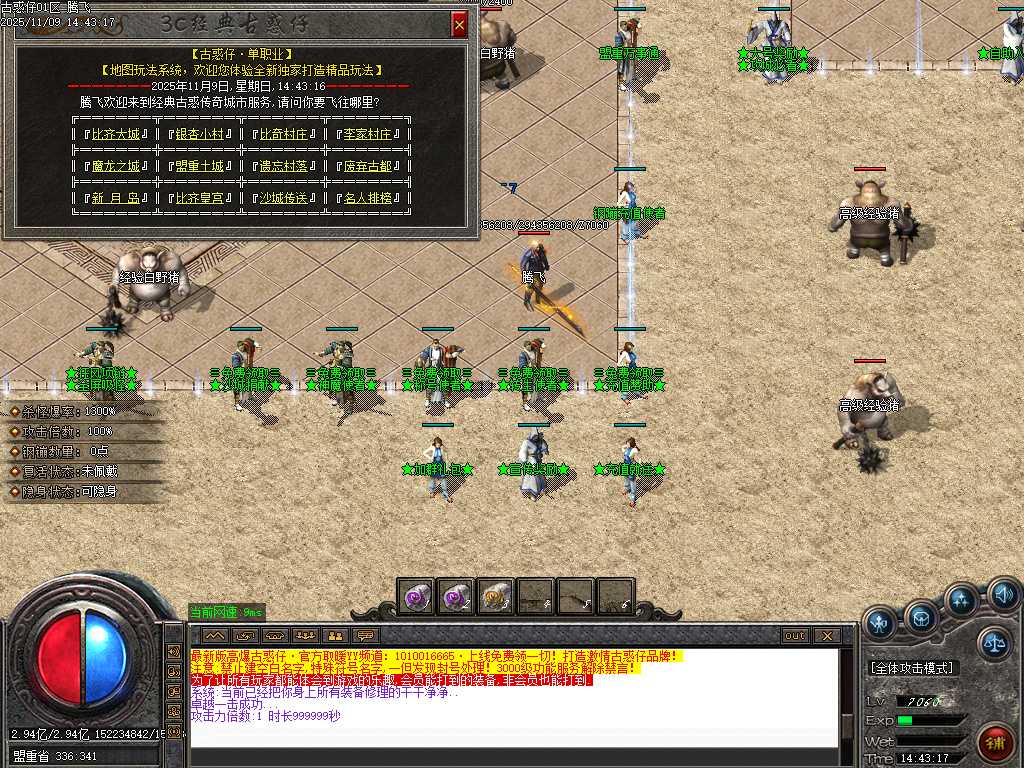The image size is (1024, 768).
Task: Click the "out" button on the chat bar
Action: tap(795, 635)
